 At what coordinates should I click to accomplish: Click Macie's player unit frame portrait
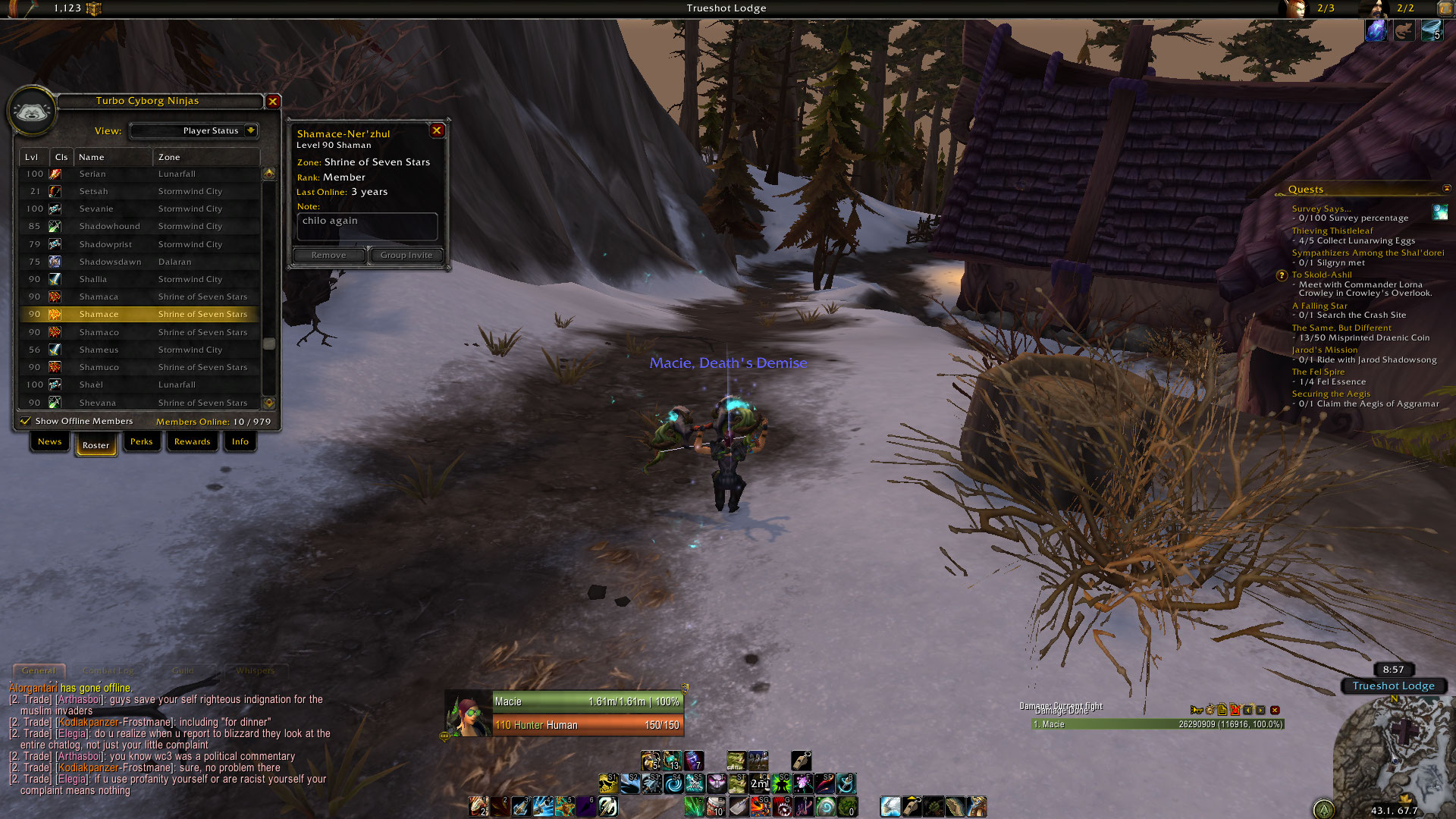(469, 714)
